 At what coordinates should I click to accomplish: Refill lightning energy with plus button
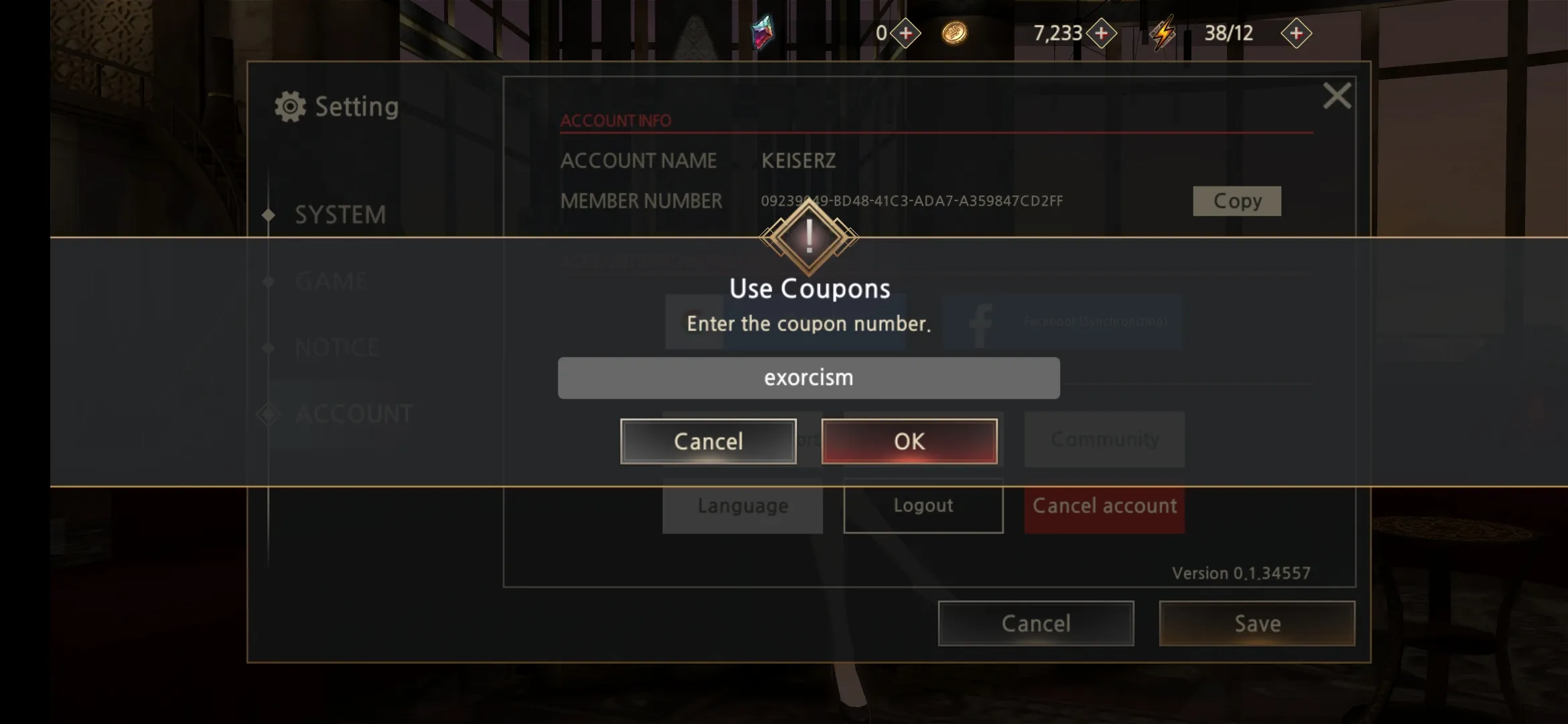1295,34
